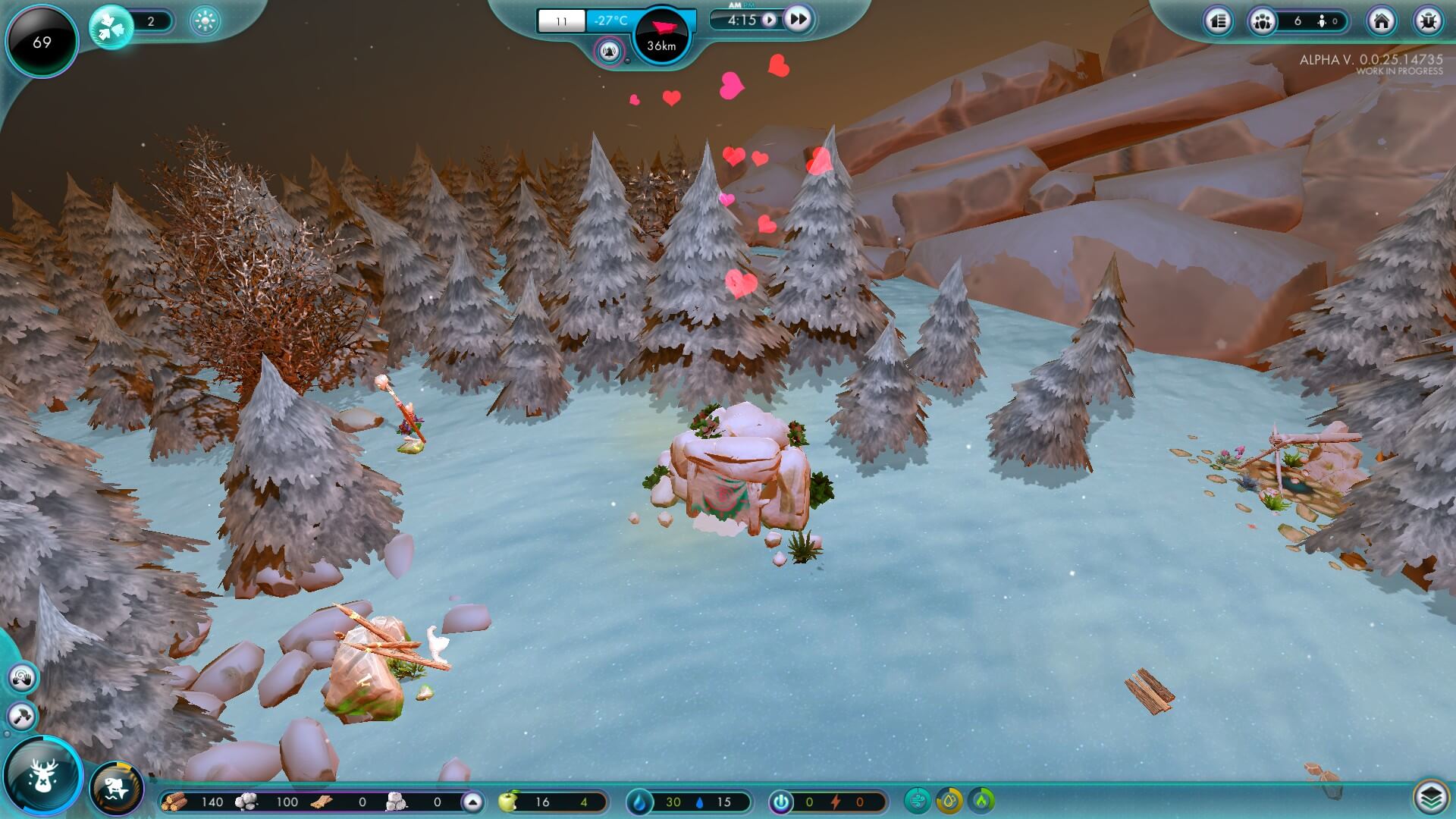This screenshot has height=819, width=1456.
Task: Open the list panel button
Action: [x=1219, y=21]
